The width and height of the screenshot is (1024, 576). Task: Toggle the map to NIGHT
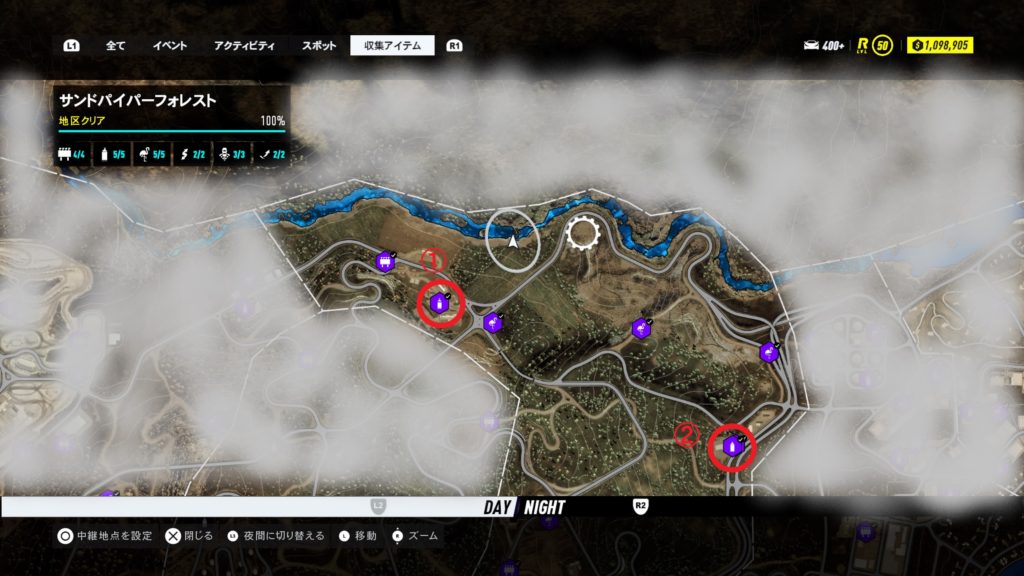pyautogui.click(x=544, y=507)
